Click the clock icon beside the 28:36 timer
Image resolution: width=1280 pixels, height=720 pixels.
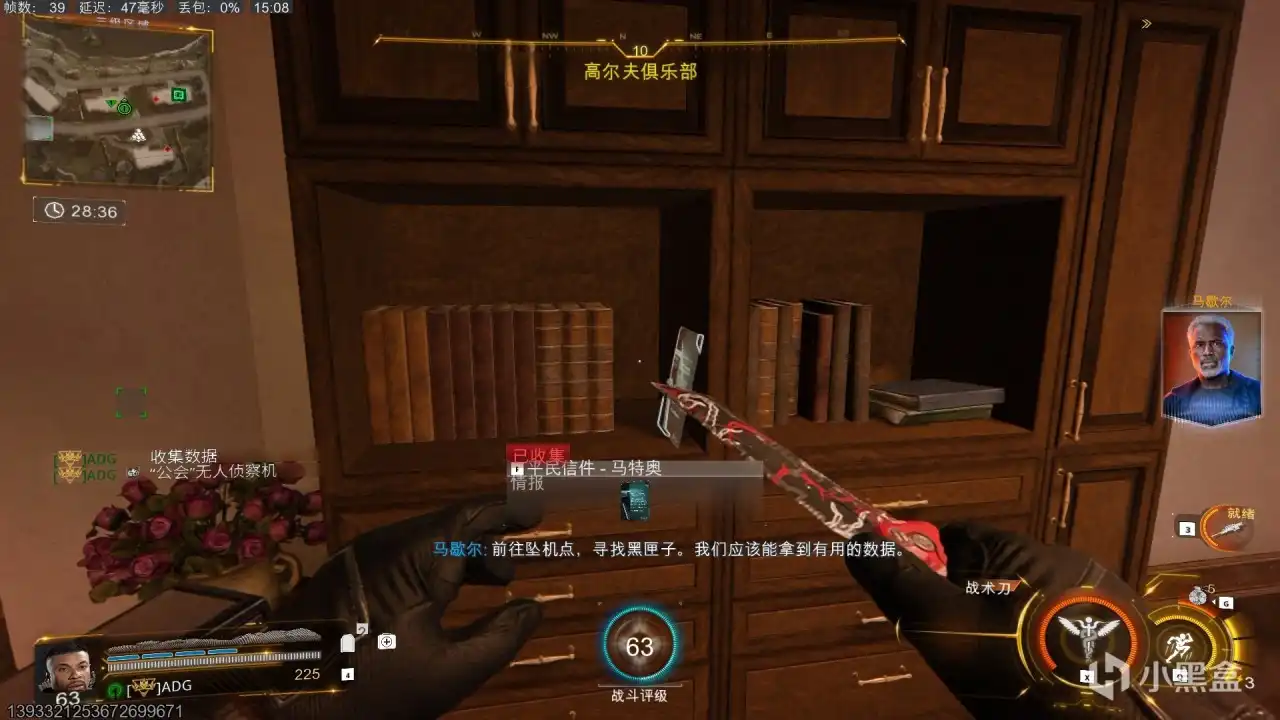(x=54, y=210)
